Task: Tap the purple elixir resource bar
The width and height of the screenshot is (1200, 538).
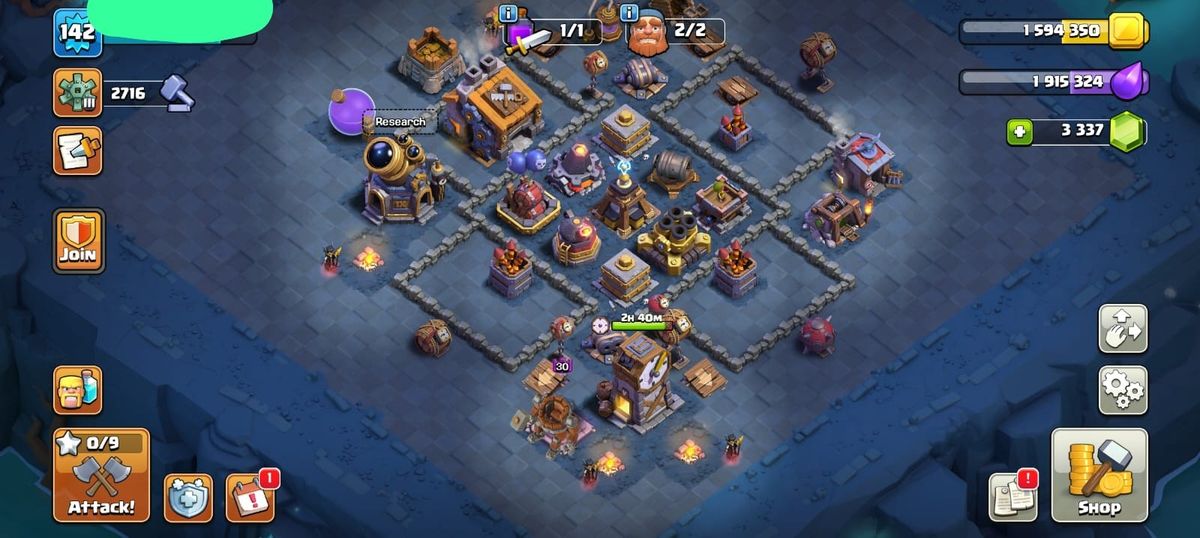Action: [x=1050, y=81]
